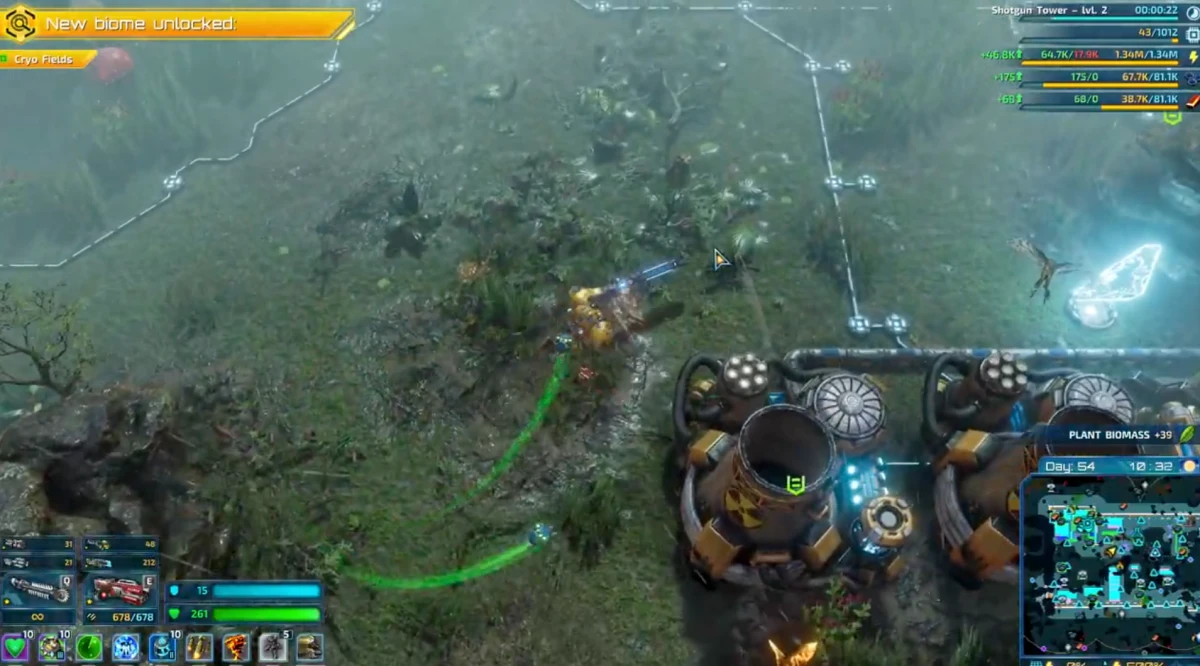This screenshot has width=1200, height=666.
Task: Fire the yellow missile barrage skill
Action: coord(199,648)
